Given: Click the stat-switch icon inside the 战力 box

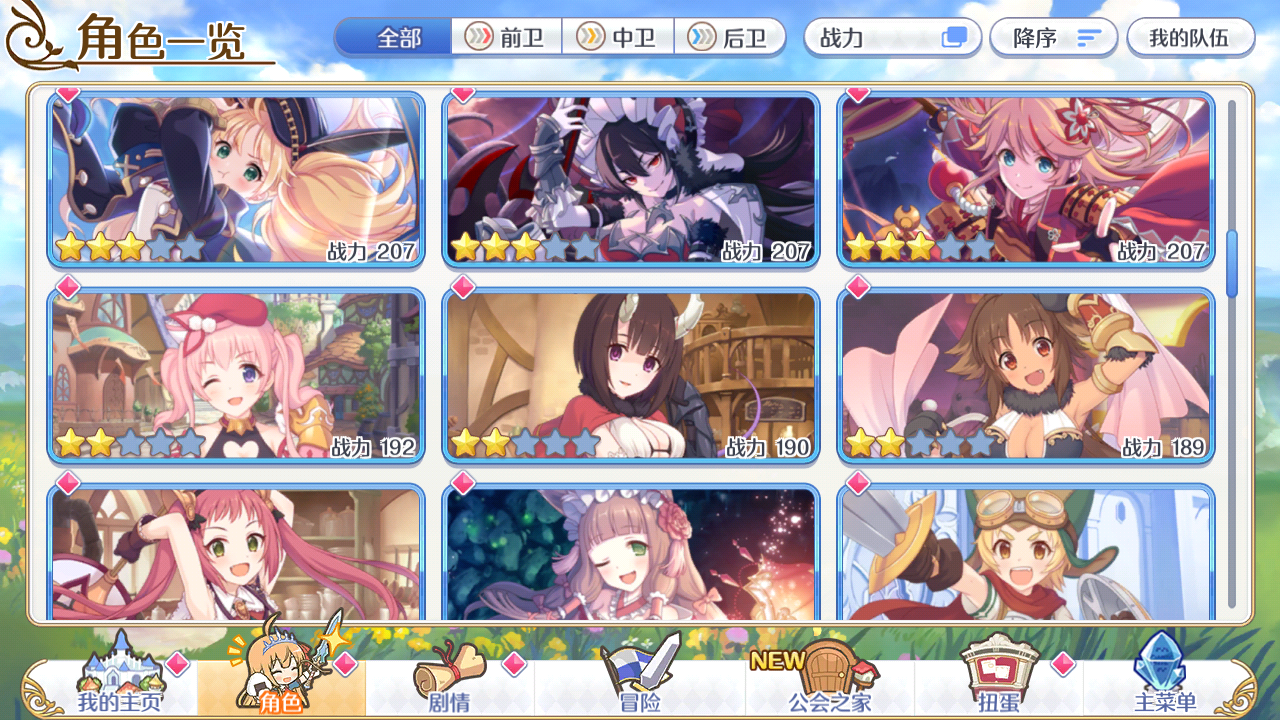Looking at the screenshot, I should pyautogui.click(x=954, y=37).
